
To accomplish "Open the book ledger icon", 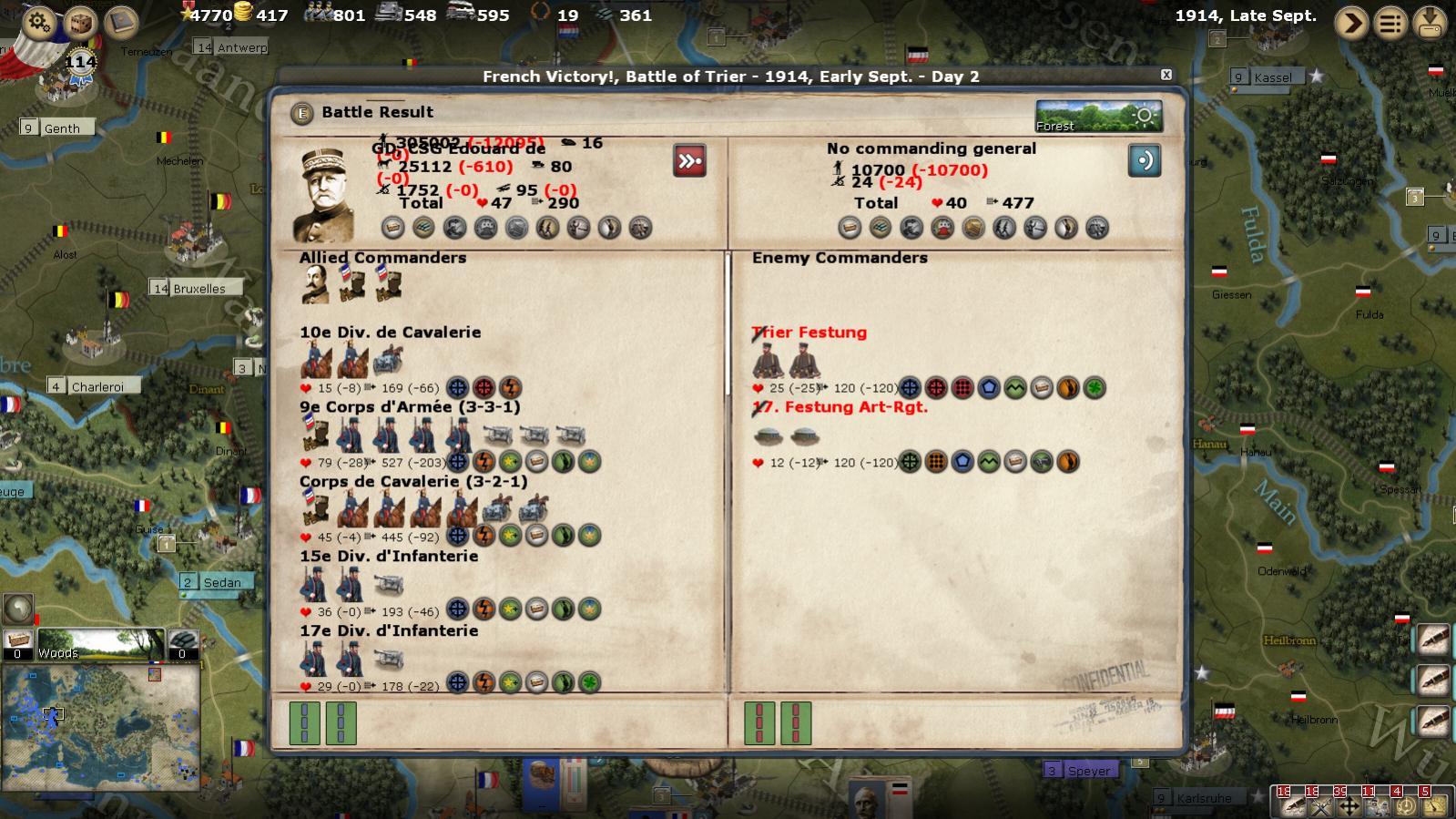I will point(121,22).
